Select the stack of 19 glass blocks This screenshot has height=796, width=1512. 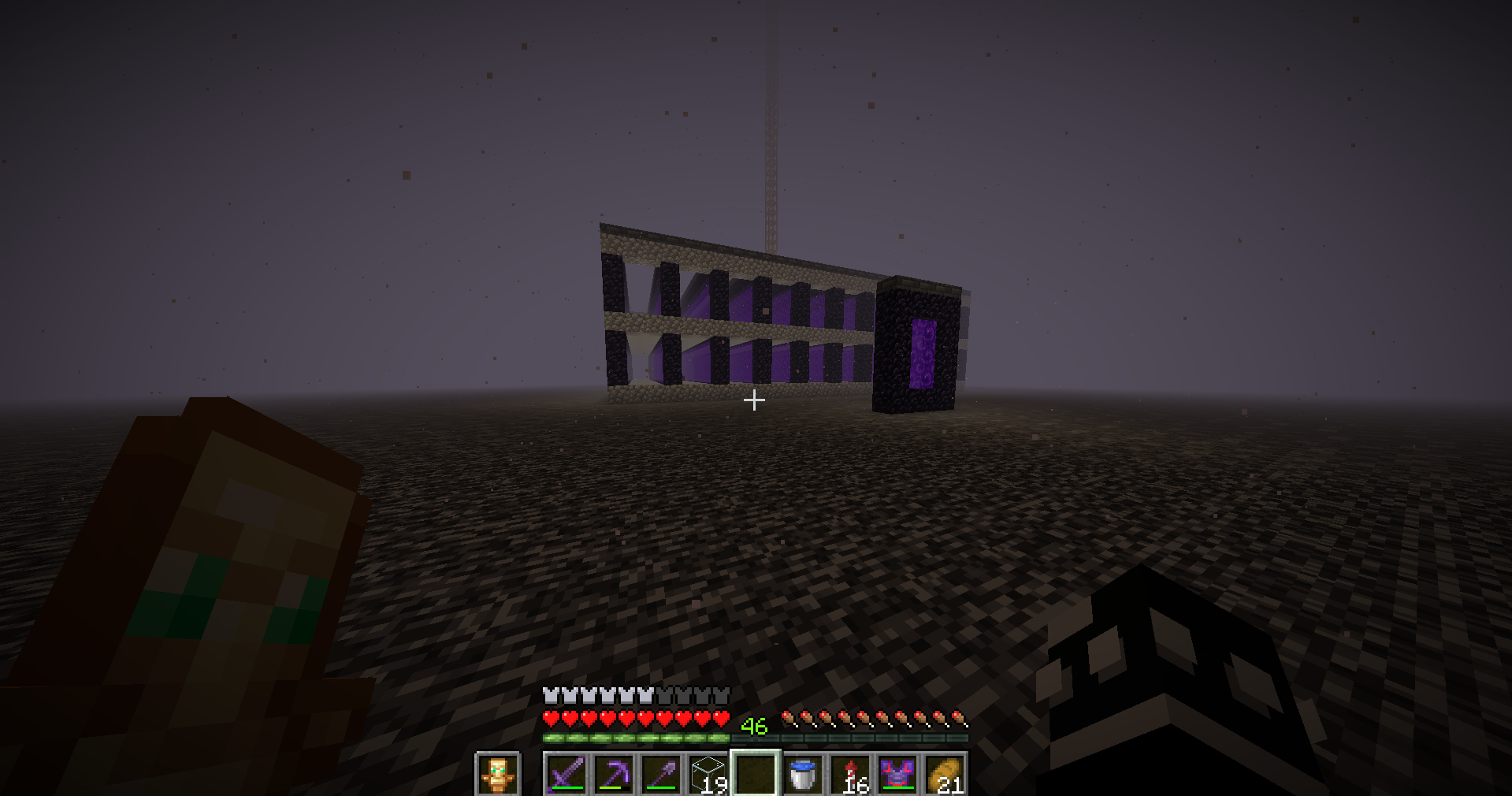(x=707, y=776)
